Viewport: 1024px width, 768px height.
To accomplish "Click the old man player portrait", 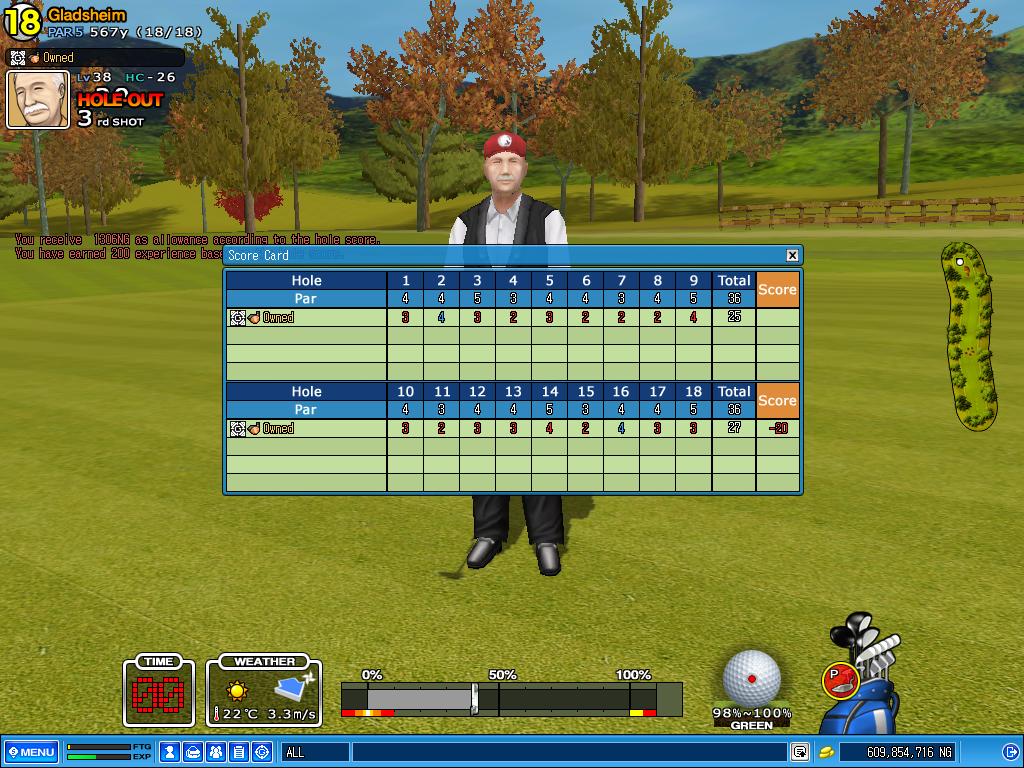I will [38, 99].
